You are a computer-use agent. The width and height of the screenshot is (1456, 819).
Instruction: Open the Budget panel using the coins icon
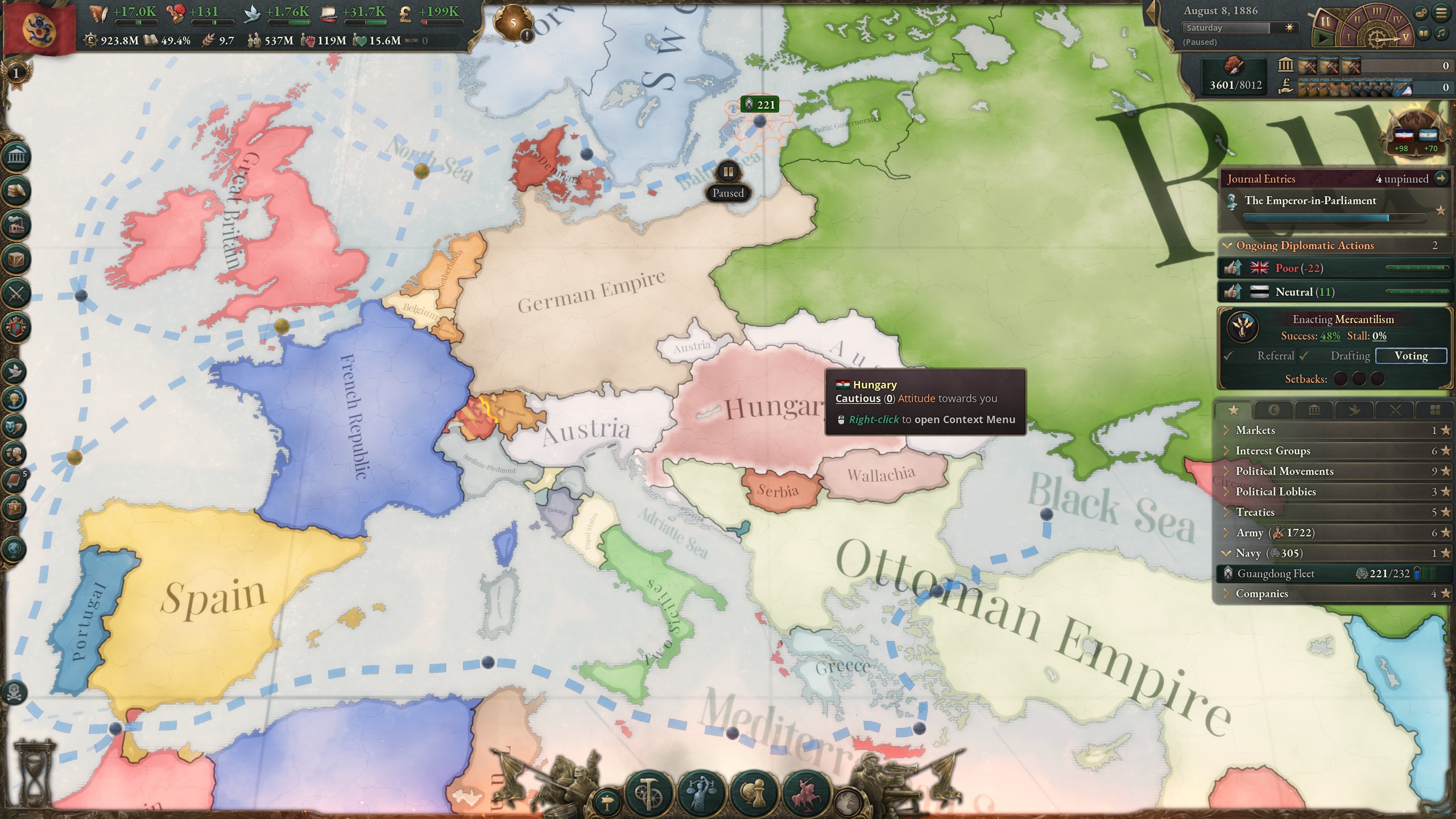pos(16,191)
